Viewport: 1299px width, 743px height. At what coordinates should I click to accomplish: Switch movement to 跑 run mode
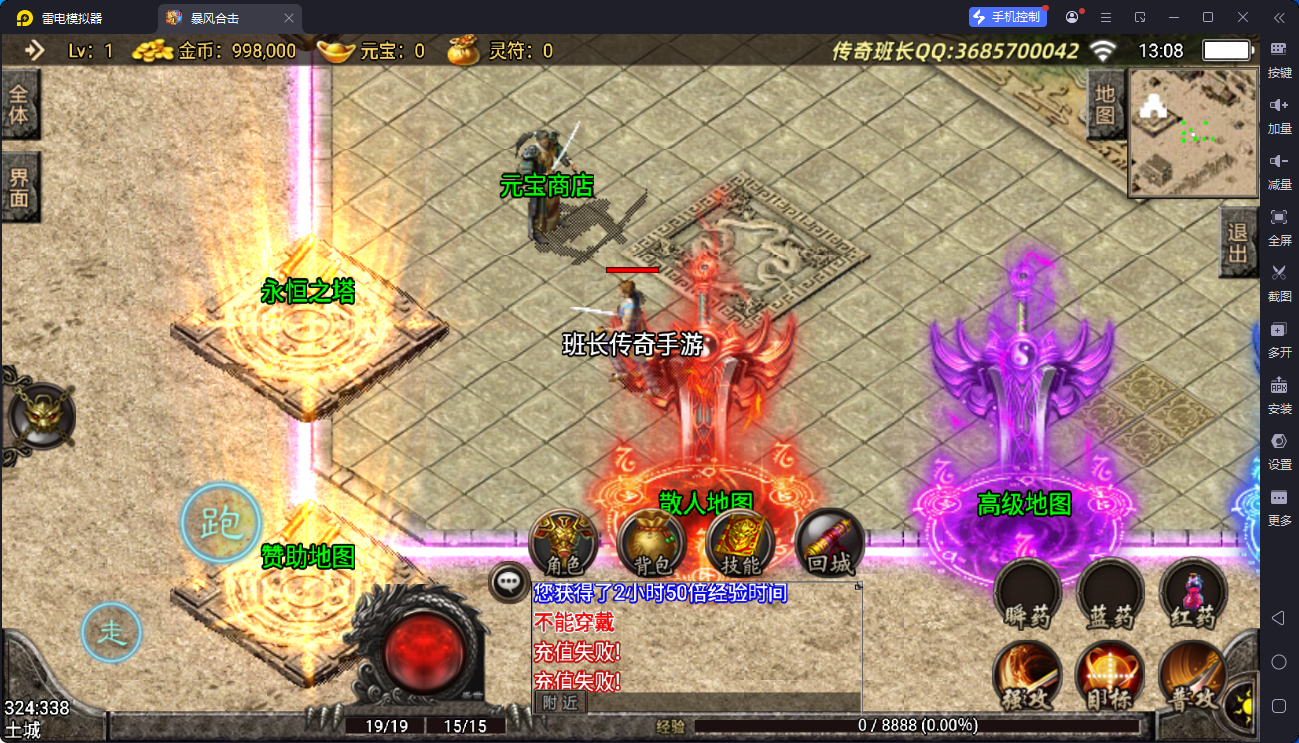221,522
